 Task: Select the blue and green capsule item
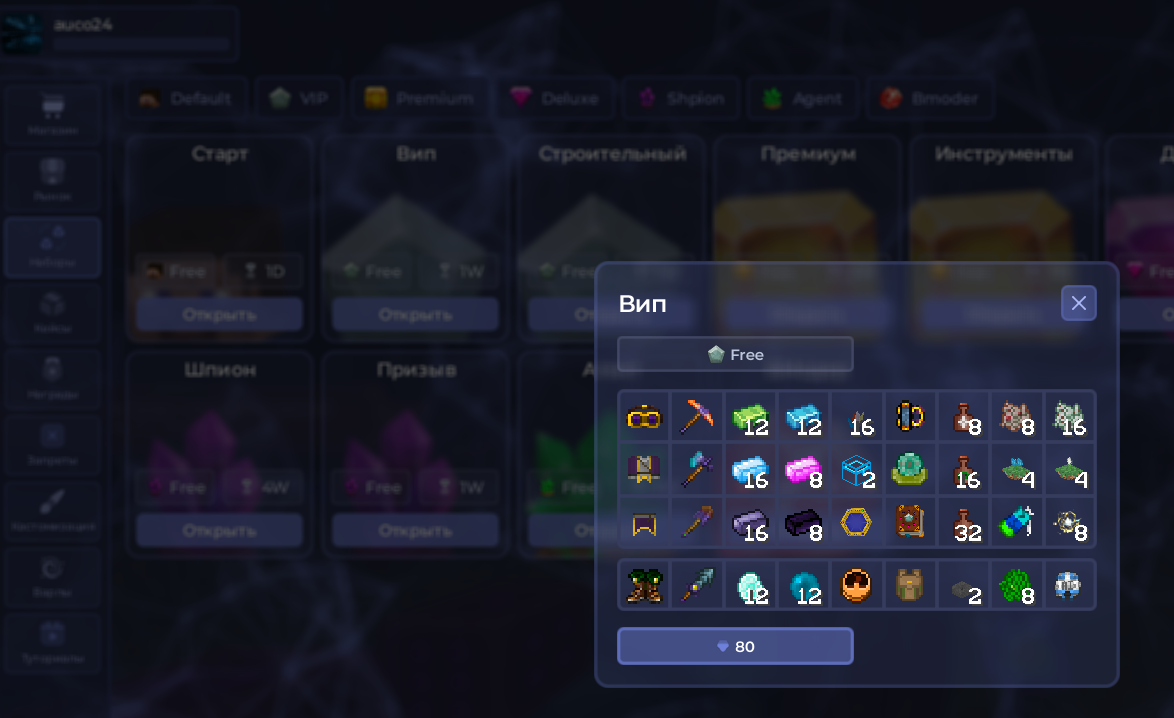pos(1015,523)
